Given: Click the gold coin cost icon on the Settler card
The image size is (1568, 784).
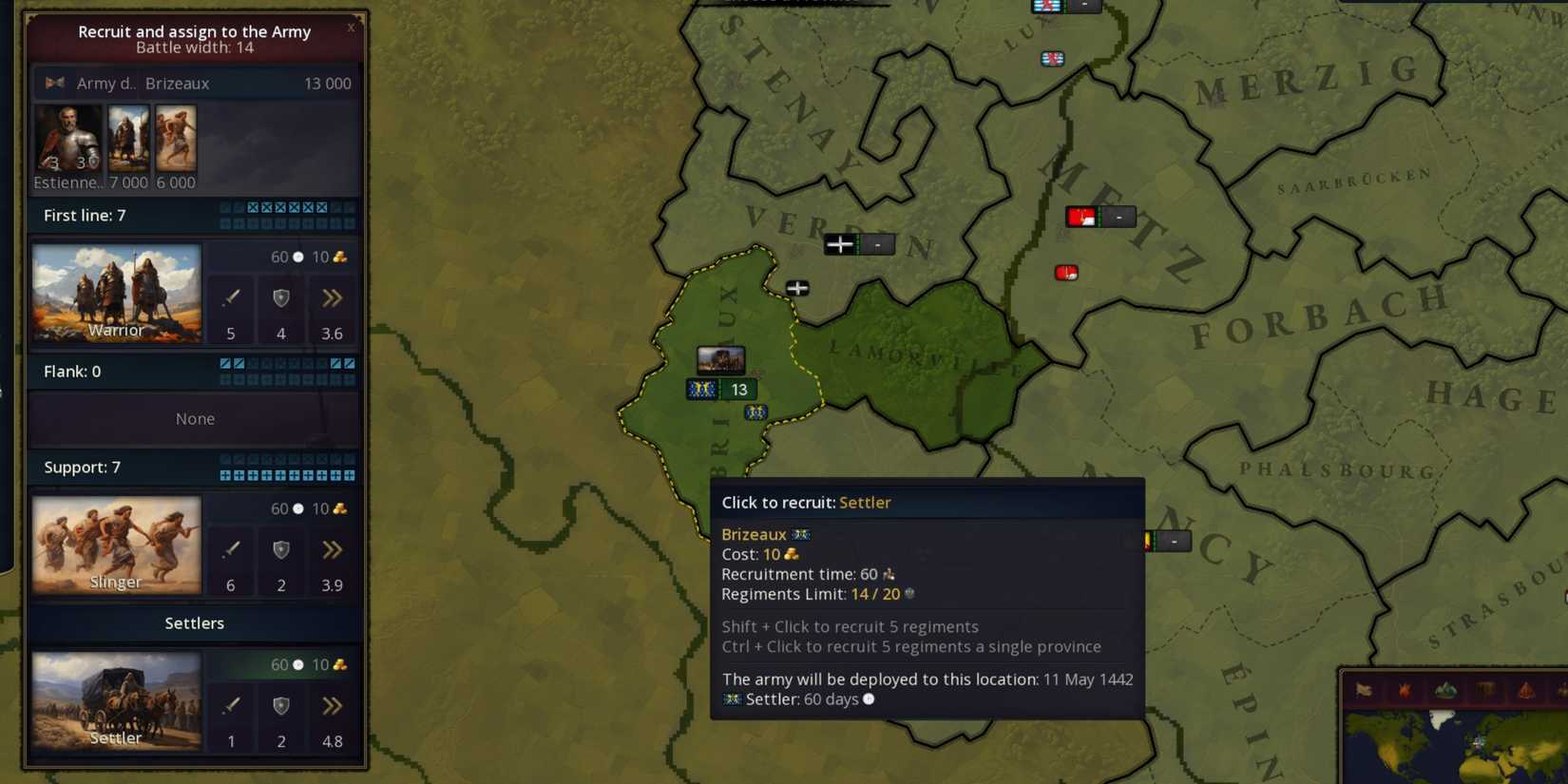Looking at the screenshot, I should tap(339, 664).
